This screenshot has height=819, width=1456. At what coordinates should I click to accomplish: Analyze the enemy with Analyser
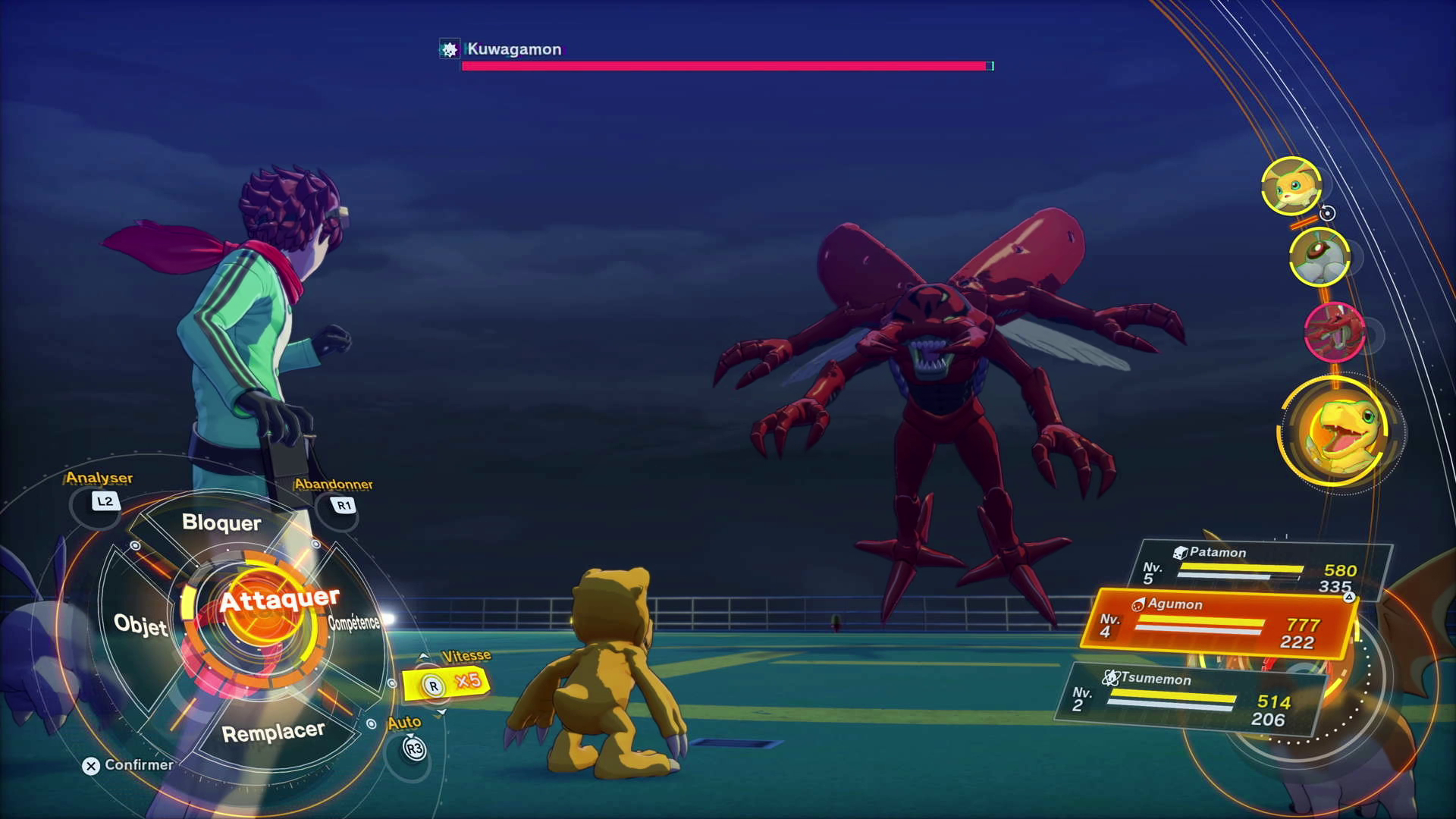[105, 501]
